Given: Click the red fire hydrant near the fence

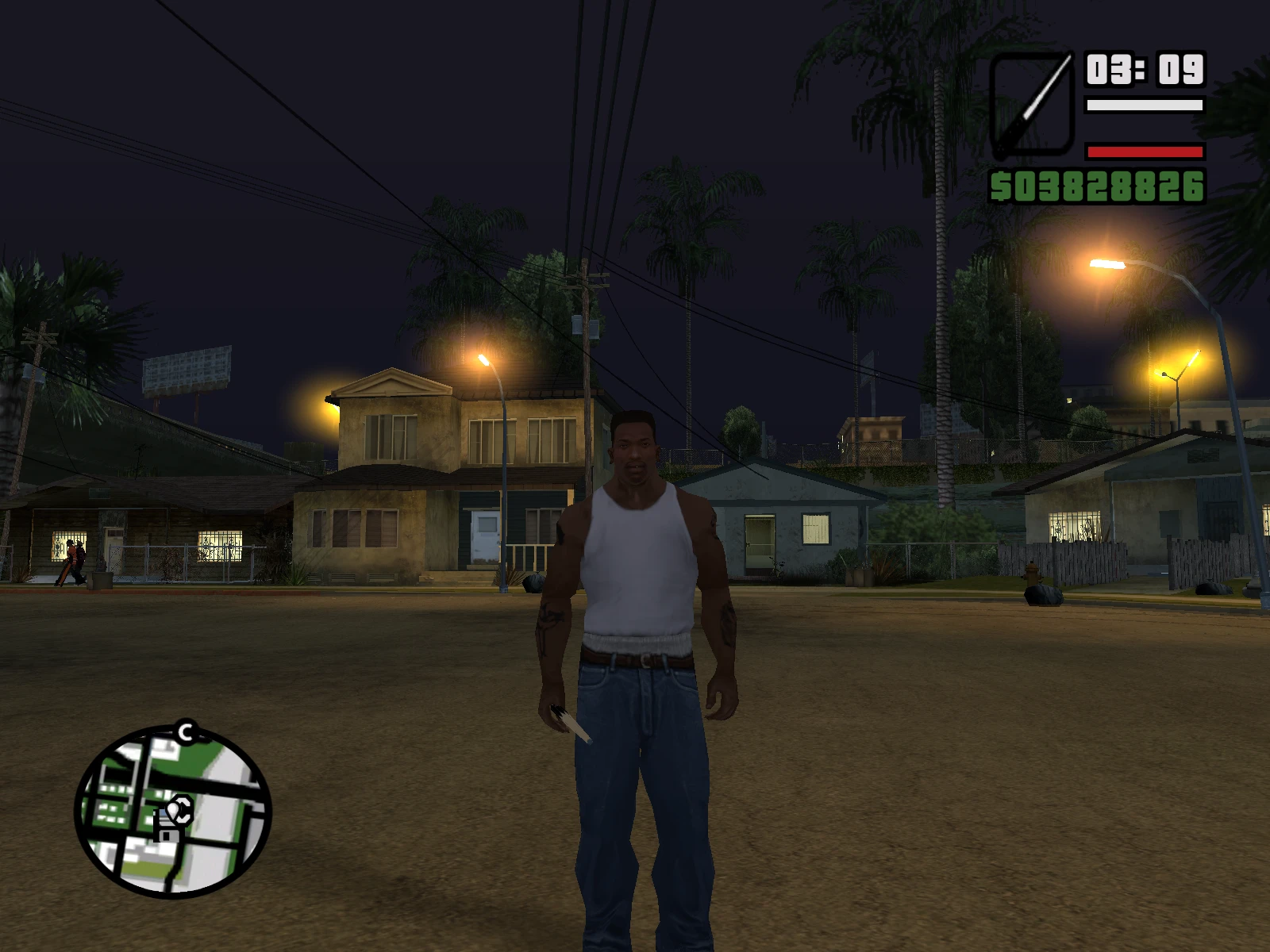Looking at the screenshot, I should 1031,572.
